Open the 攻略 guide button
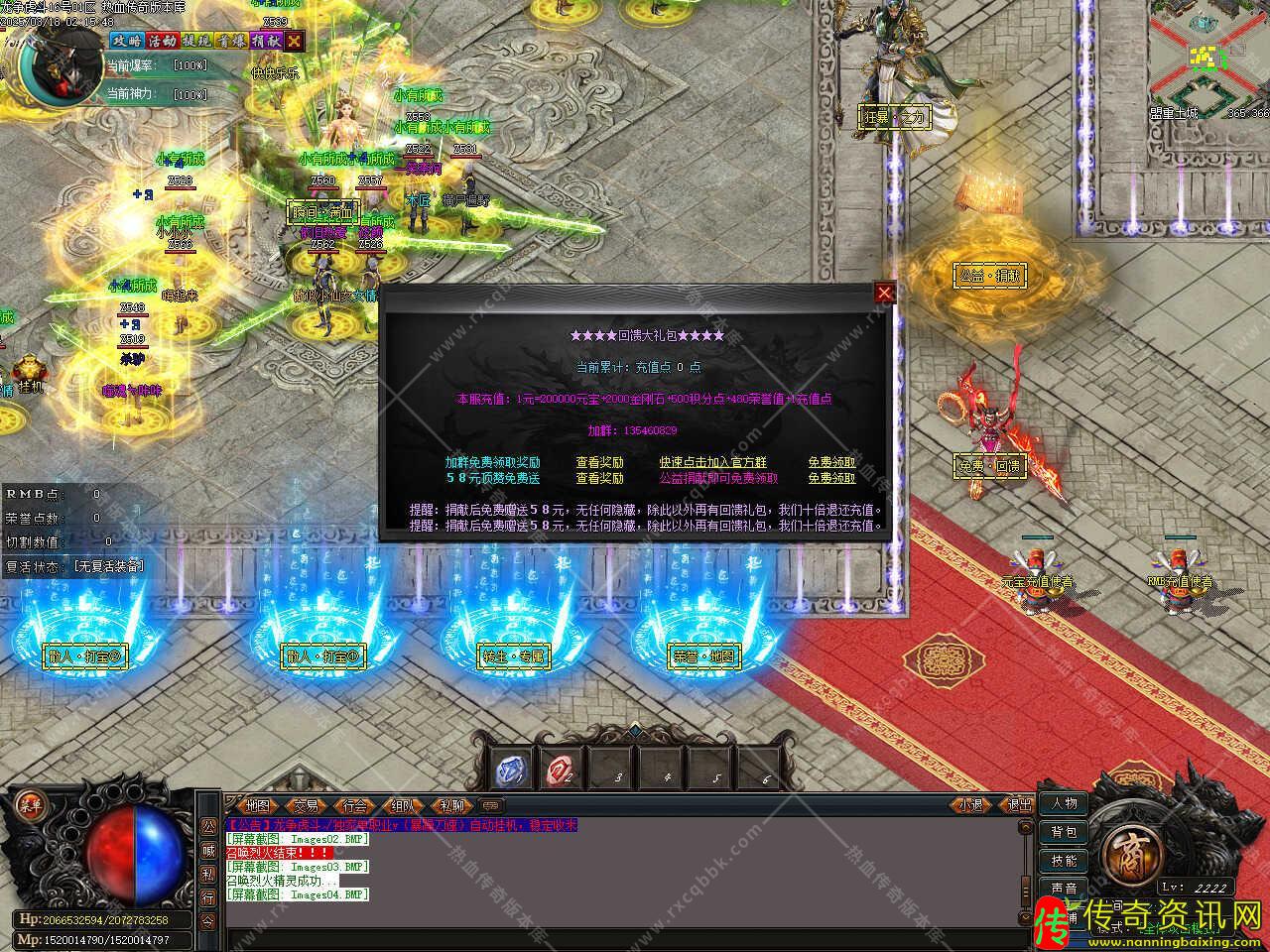 click(126, 41)
